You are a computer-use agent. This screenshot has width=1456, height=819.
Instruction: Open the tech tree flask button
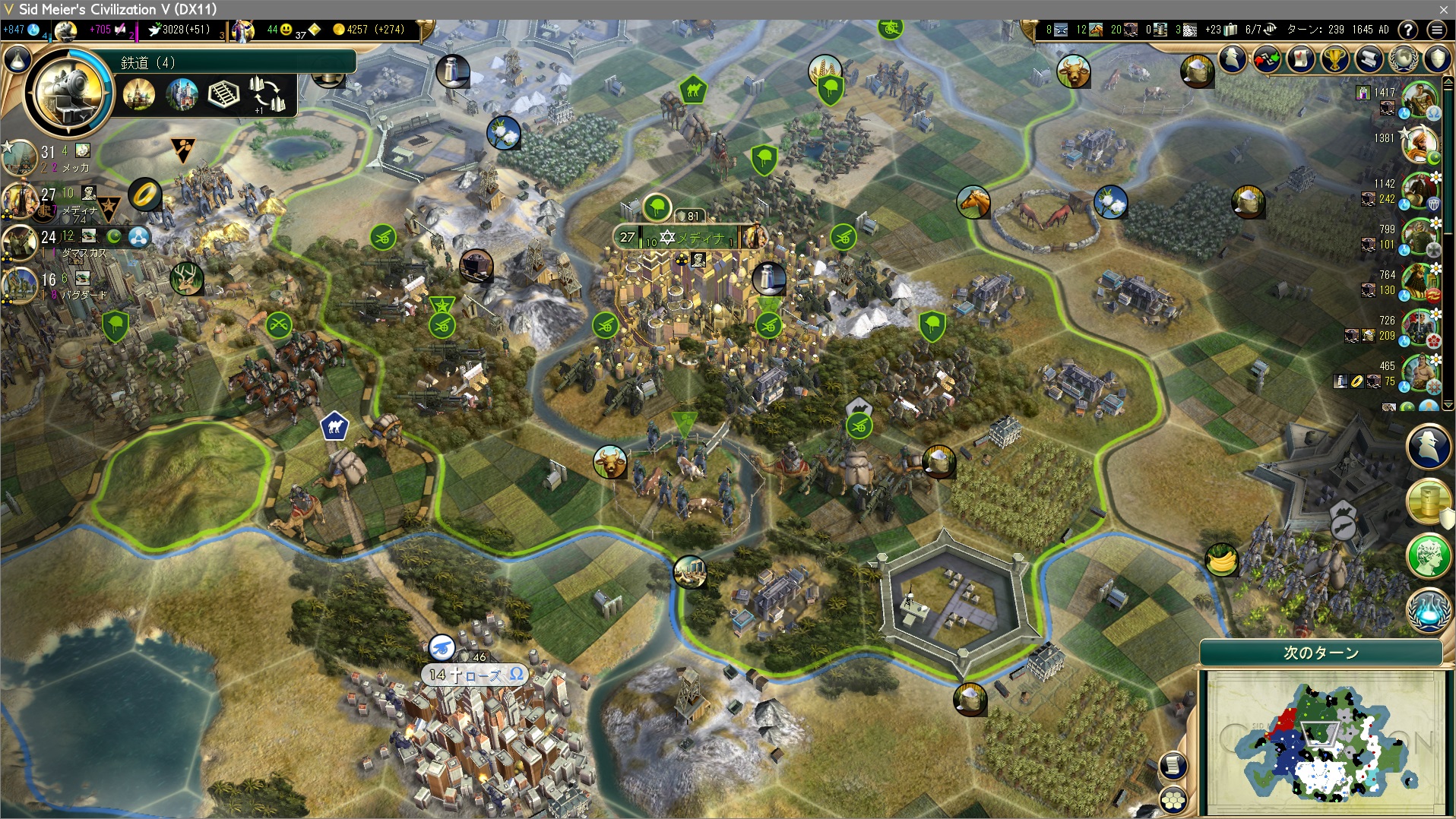click(x=17, y=61)
